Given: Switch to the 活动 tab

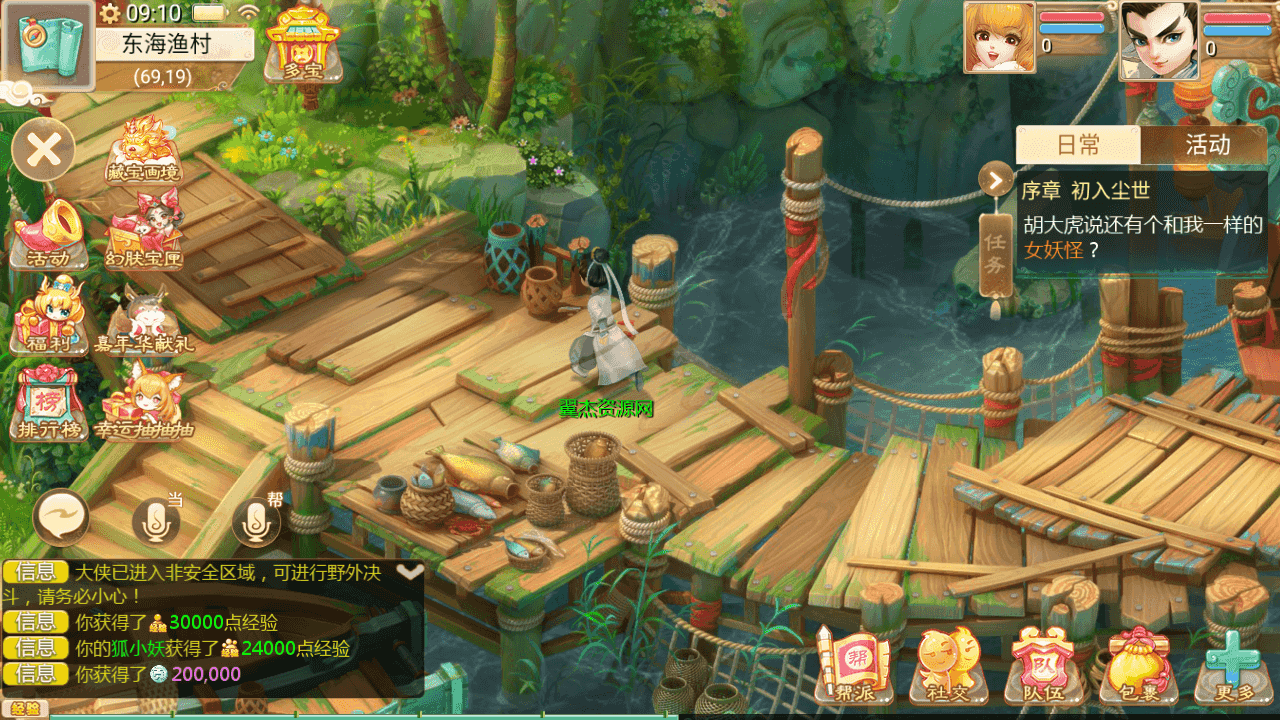Looking at the screenshot, I should [1206, 145].
